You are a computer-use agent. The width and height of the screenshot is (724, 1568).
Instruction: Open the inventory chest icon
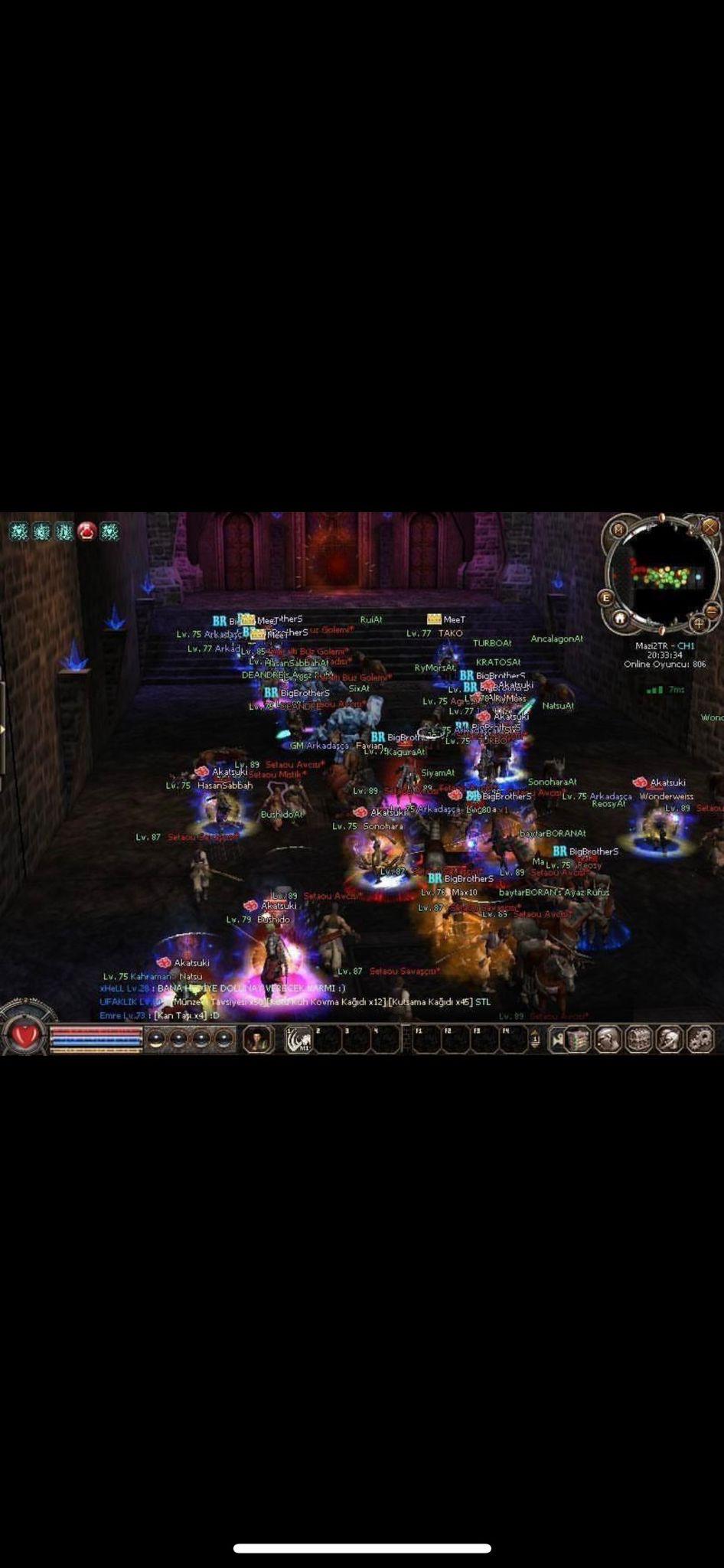(638, 1039)
